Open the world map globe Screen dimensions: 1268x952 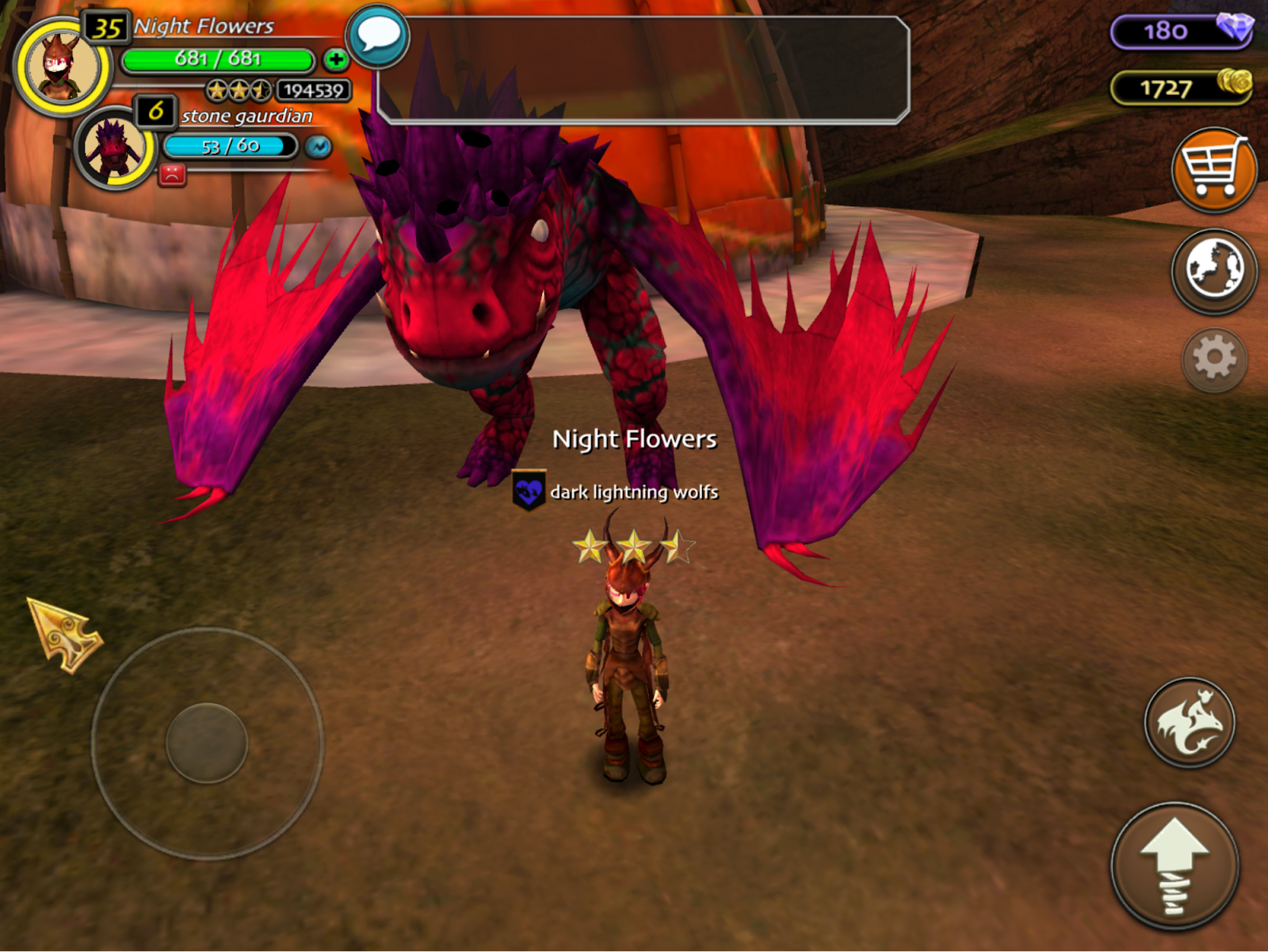point(1213,270)
